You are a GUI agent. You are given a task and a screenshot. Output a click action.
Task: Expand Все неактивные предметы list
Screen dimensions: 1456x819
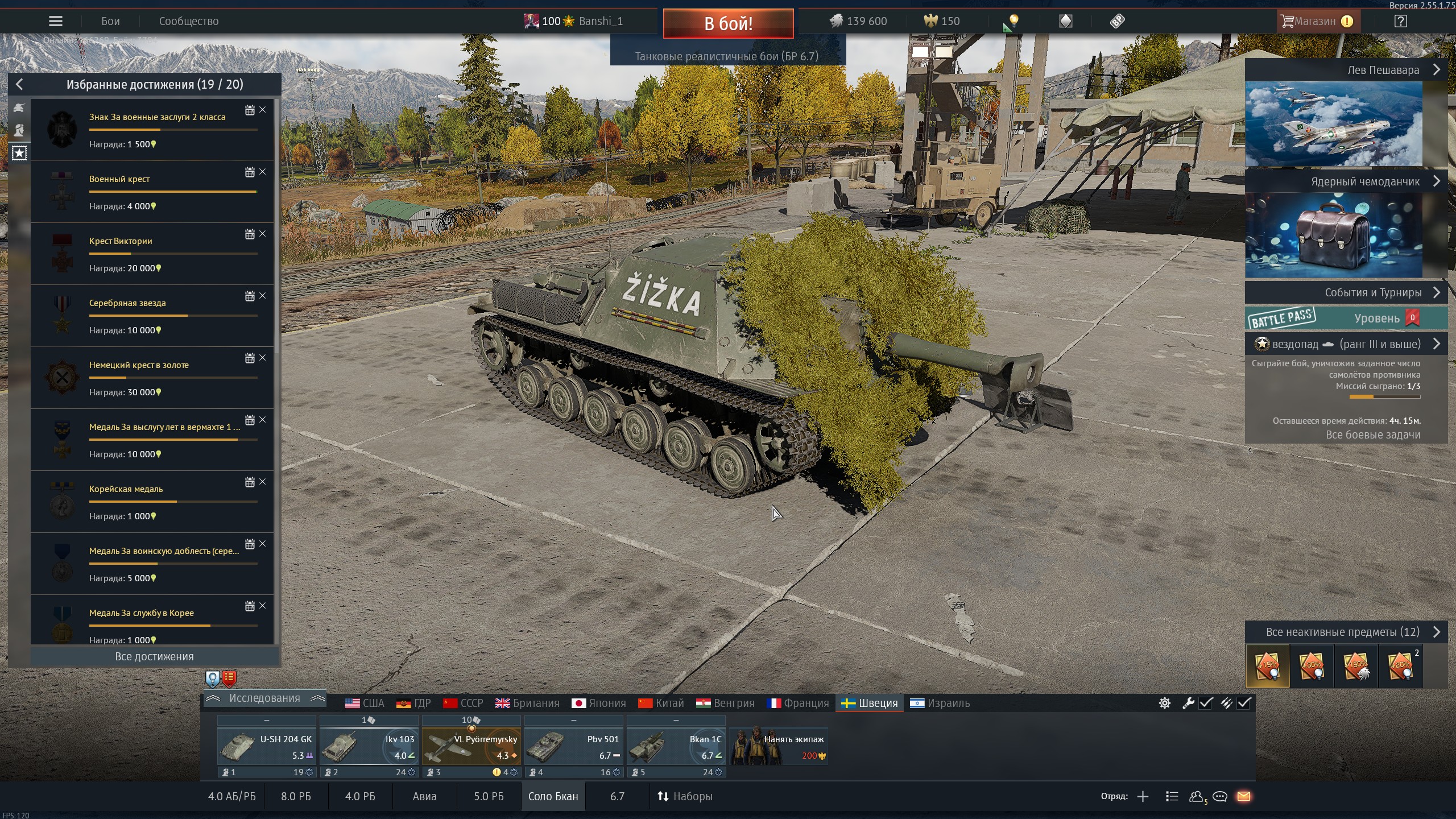click(1346, 632)
